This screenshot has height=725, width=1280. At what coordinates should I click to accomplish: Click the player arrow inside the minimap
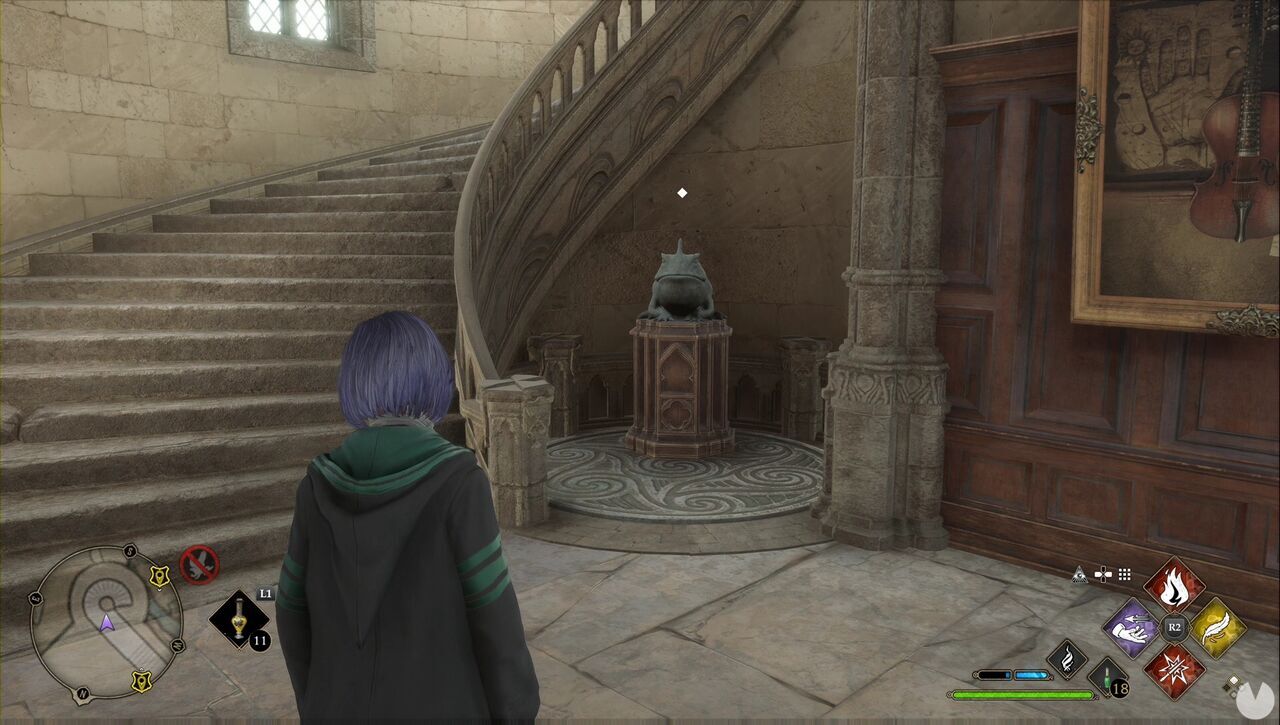coord(106,623)
